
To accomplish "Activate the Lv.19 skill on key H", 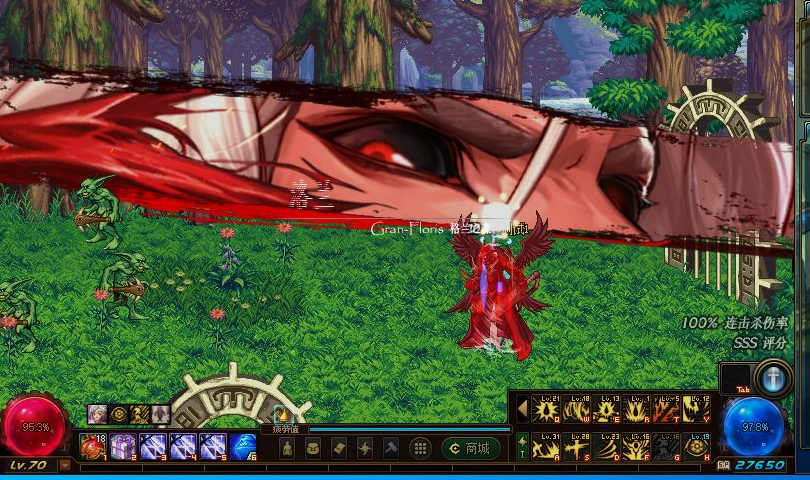I will coord(696,447).
